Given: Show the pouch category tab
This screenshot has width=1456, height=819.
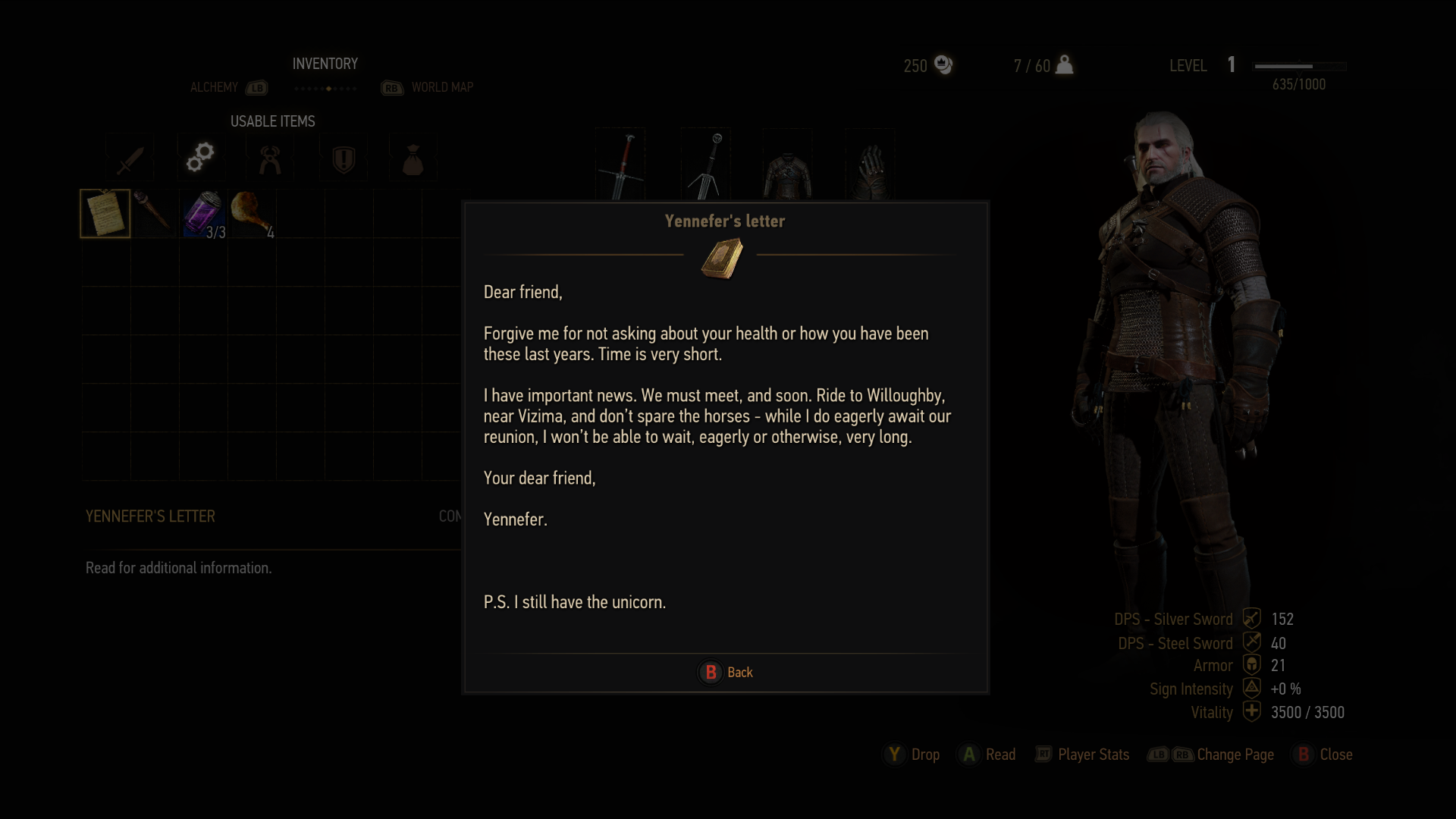Looking at the screenshot, I should tap(413, 158).
